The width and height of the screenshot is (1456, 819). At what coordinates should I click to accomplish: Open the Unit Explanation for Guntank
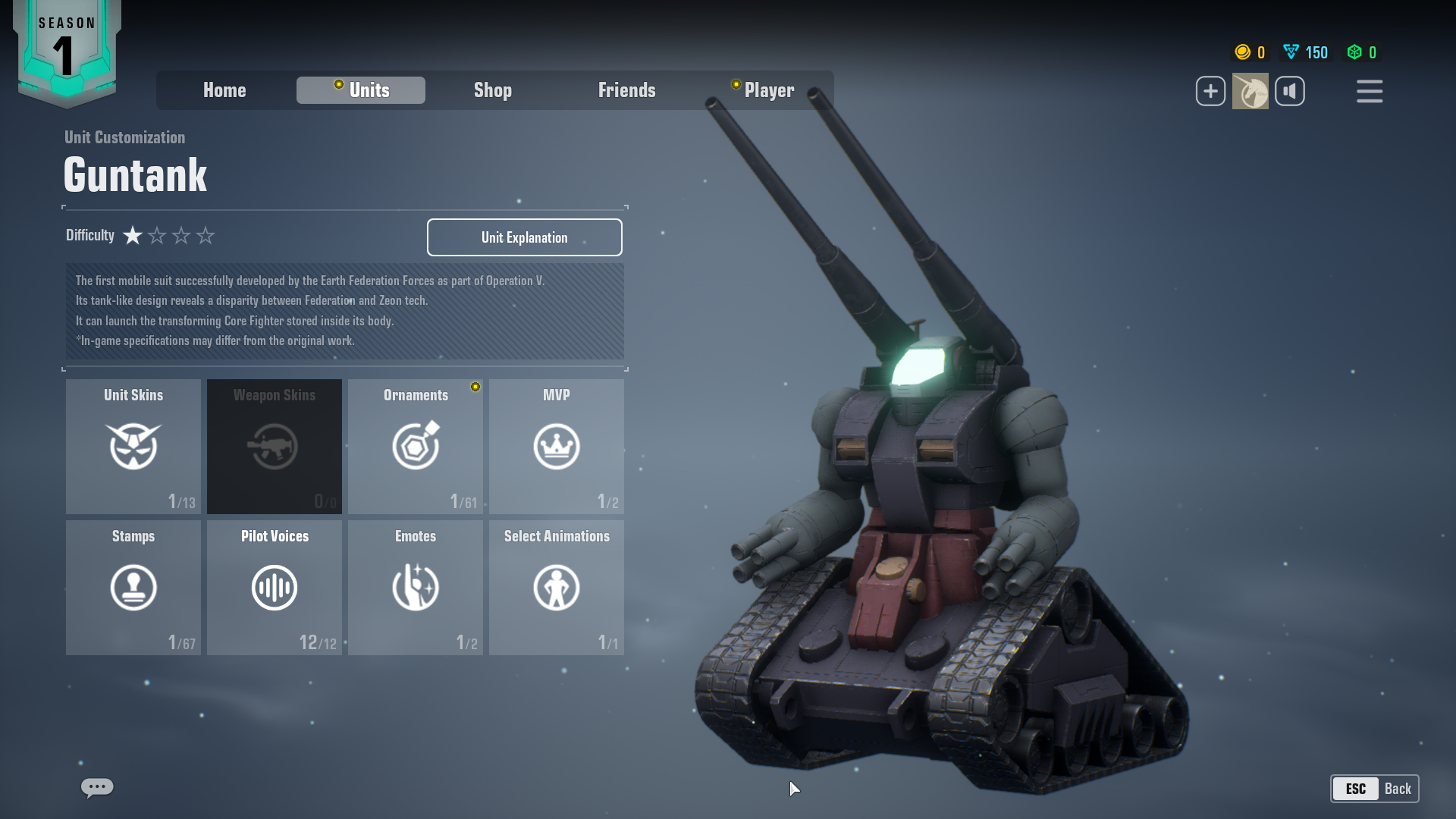(x=524, y=237)
